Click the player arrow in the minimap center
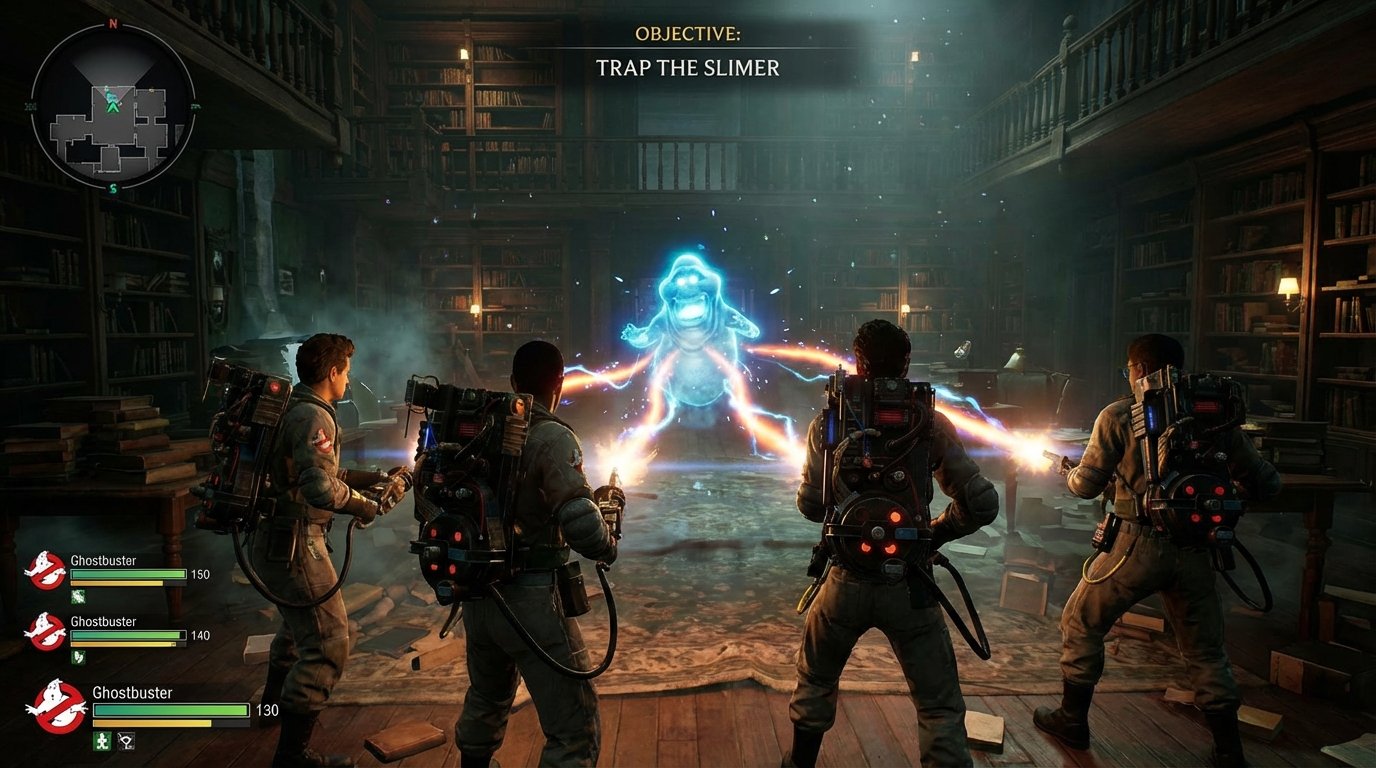The height and width of the screenshot is (768, 1376). (x=112, y=108)
